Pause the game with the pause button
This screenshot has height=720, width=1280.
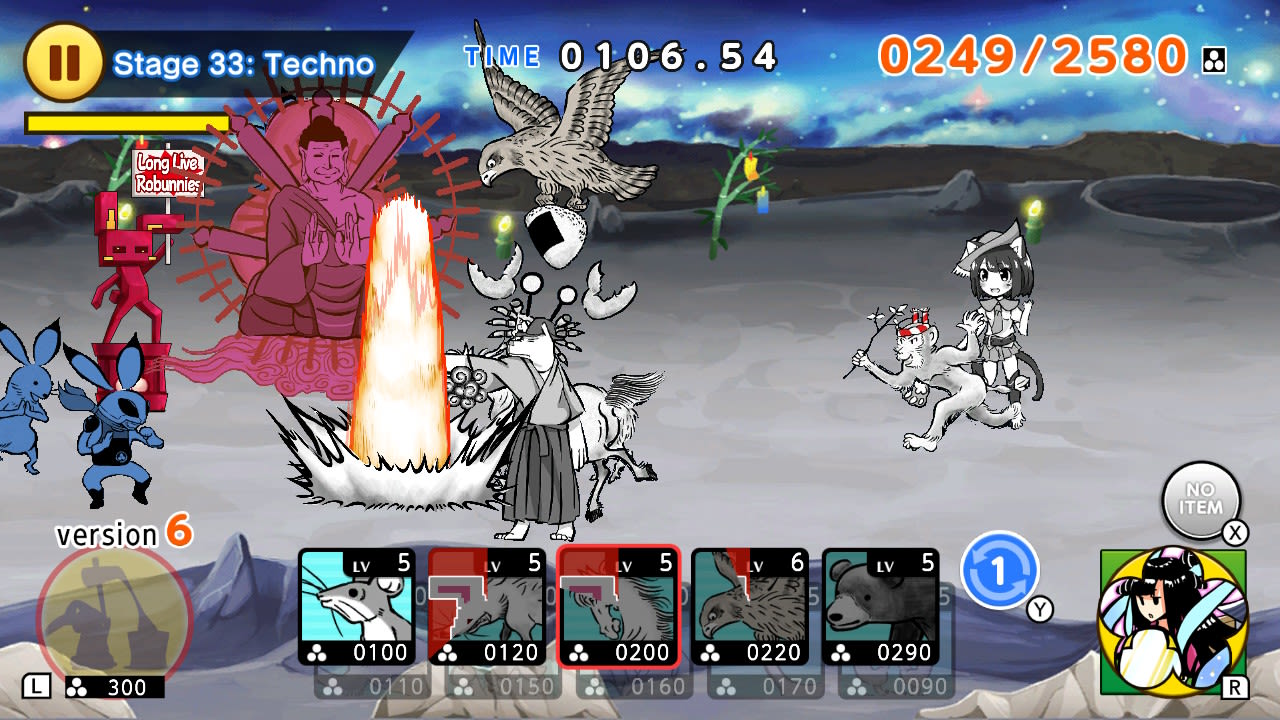click(62, 62)
